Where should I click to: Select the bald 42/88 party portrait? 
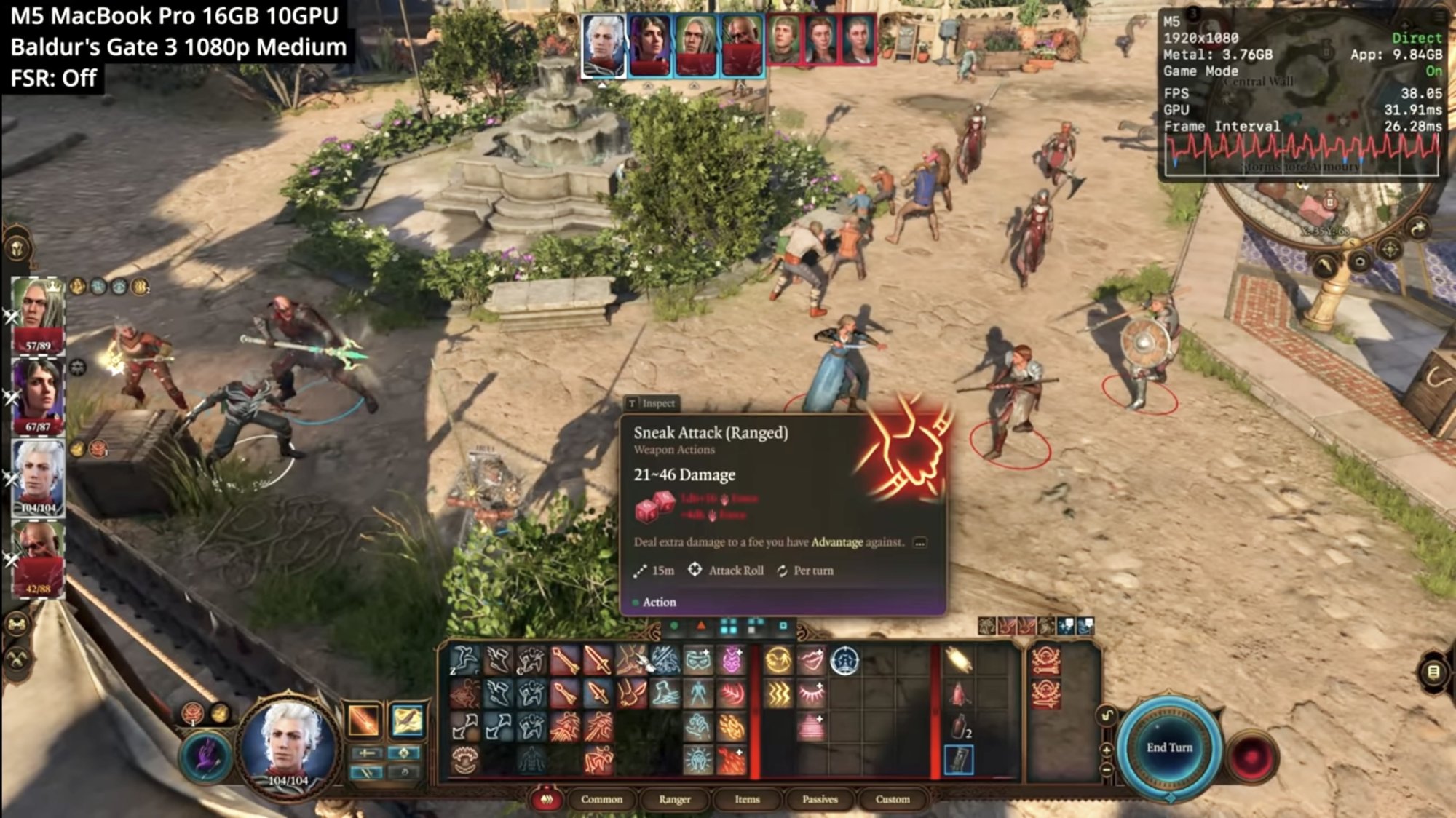click(x=37, y=558)
